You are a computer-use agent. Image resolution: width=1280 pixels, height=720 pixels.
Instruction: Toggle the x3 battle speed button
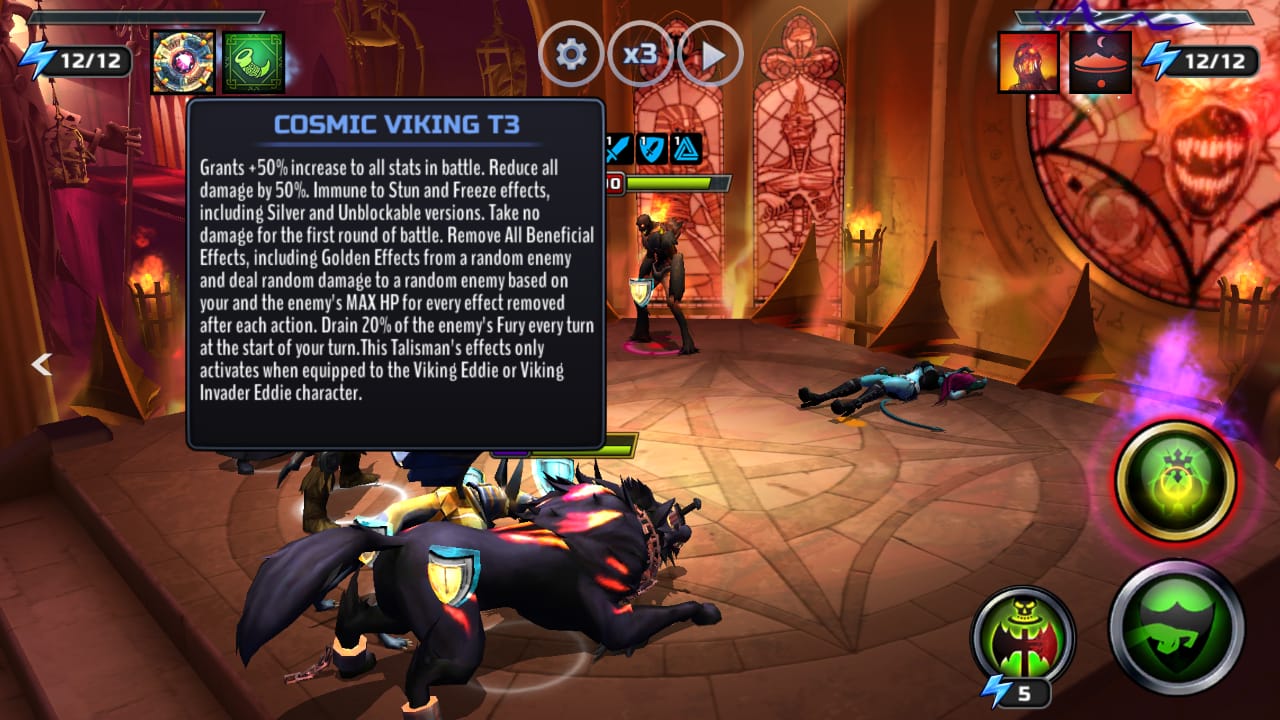640,54
